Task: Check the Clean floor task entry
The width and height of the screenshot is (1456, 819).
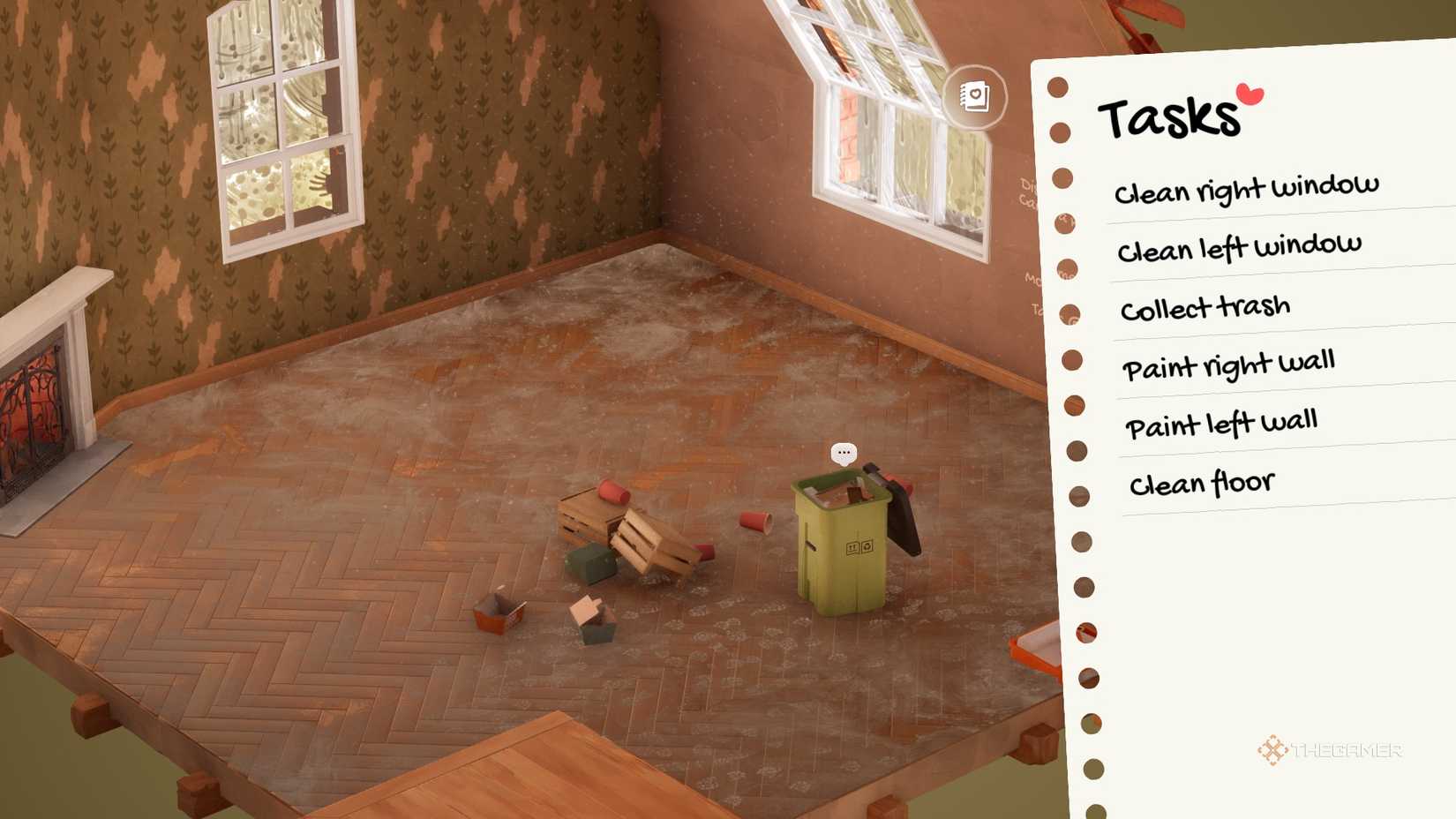Action: (x=1202, y=482)
